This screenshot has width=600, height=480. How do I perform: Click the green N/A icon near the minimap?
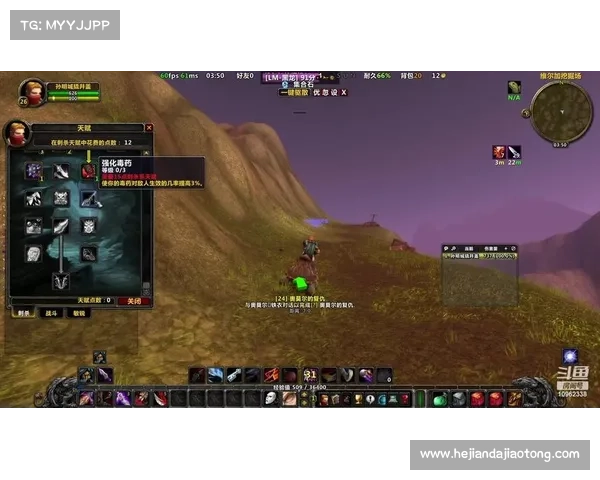(x=514, y=88)
